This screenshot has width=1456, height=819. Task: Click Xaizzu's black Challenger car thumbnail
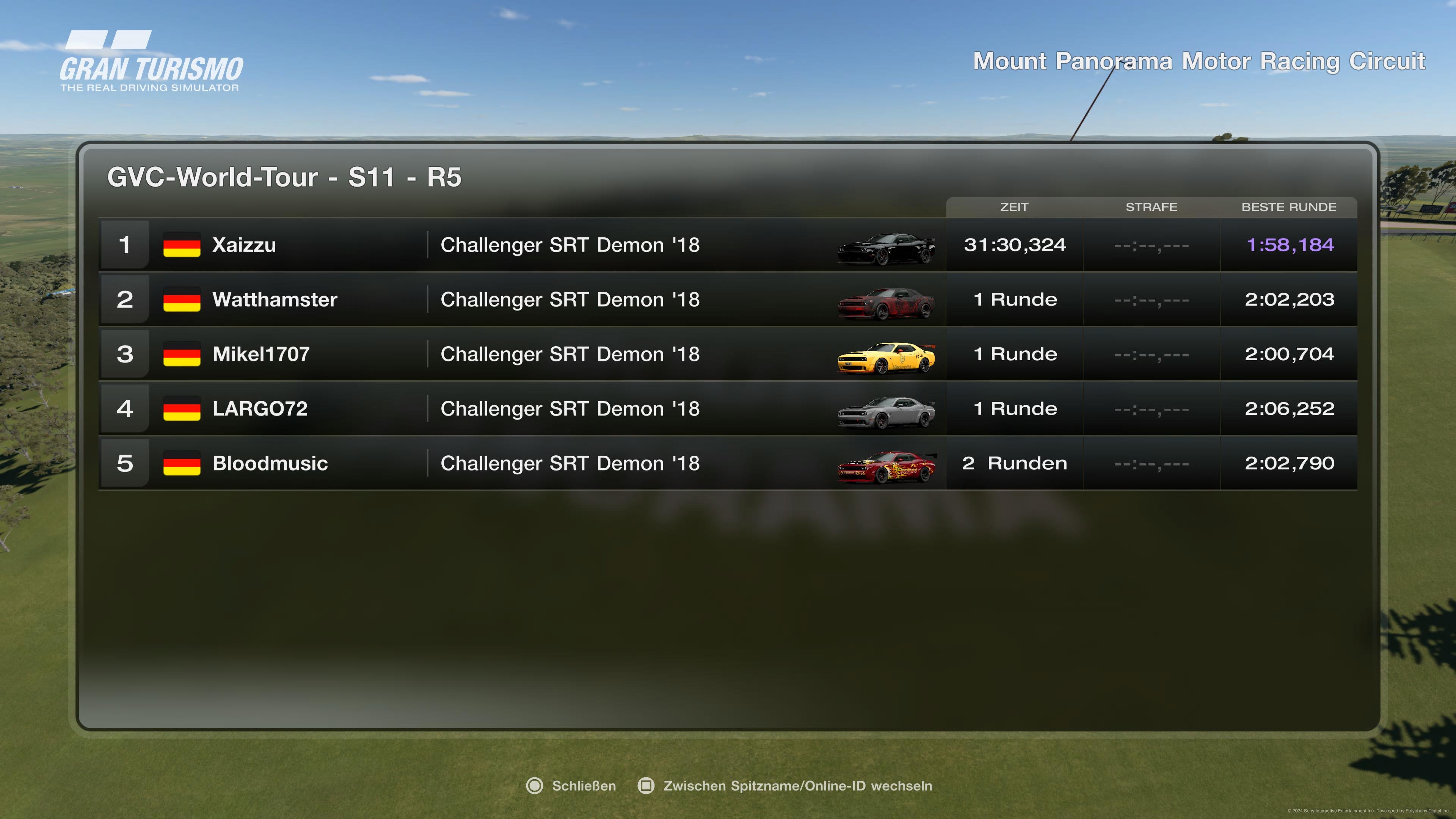(886, 248)
